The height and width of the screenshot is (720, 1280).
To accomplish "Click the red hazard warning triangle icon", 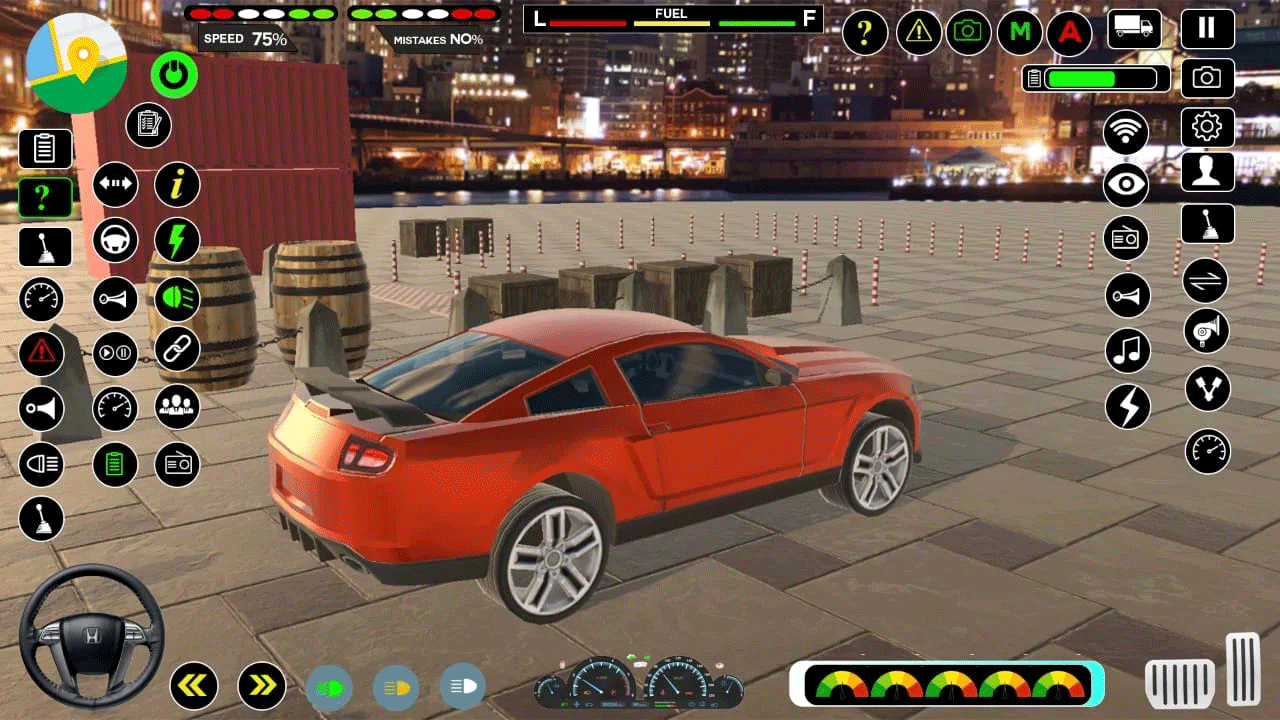I will point(42,354).
